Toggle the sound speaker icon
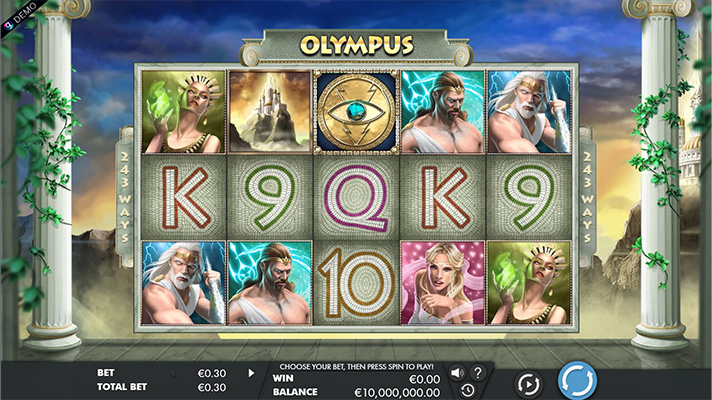 tap(457, 373)
